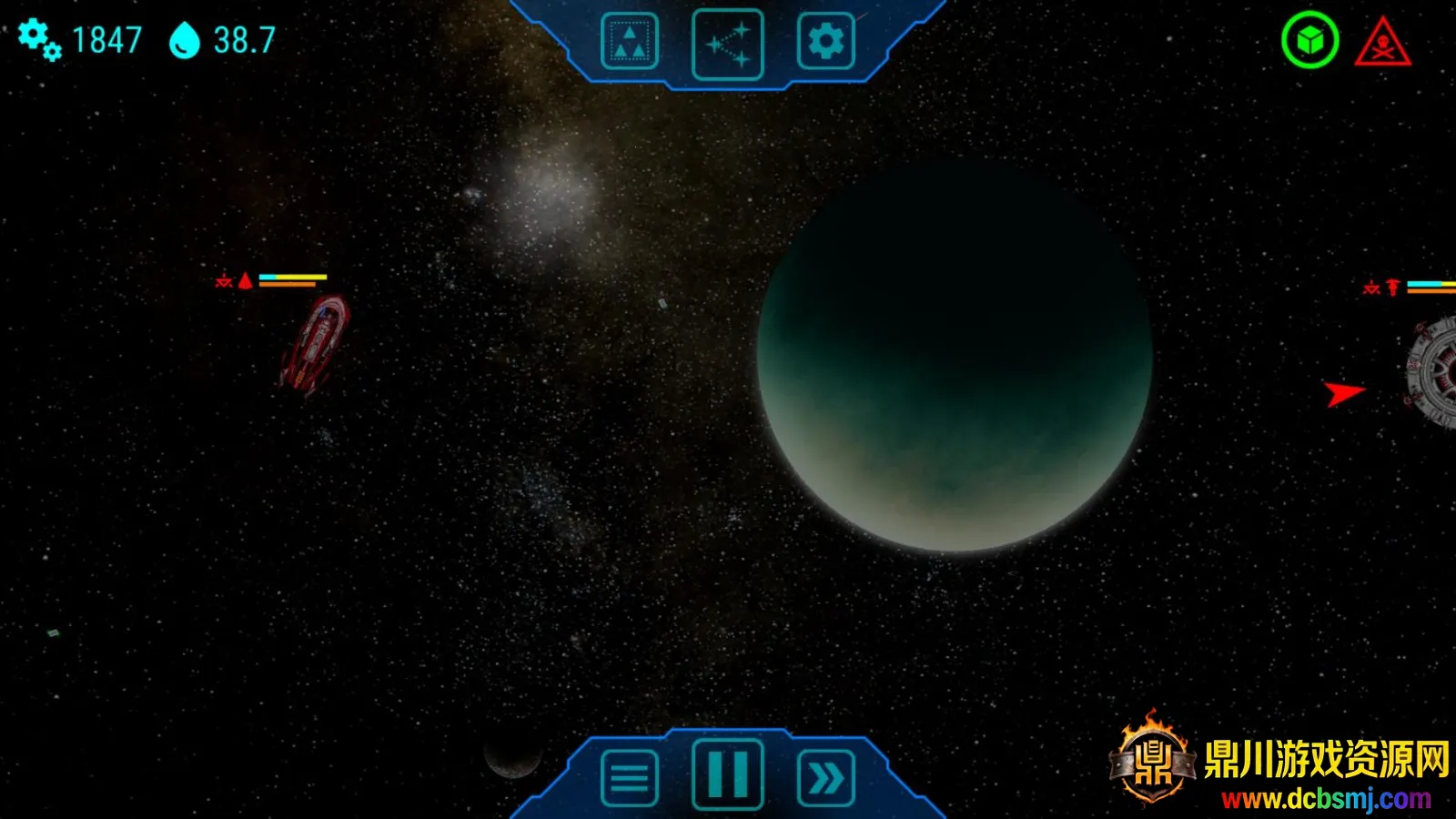The image size is (1456, 819).
Task: Click the green cube icon
Action: tap(1309, 41)
